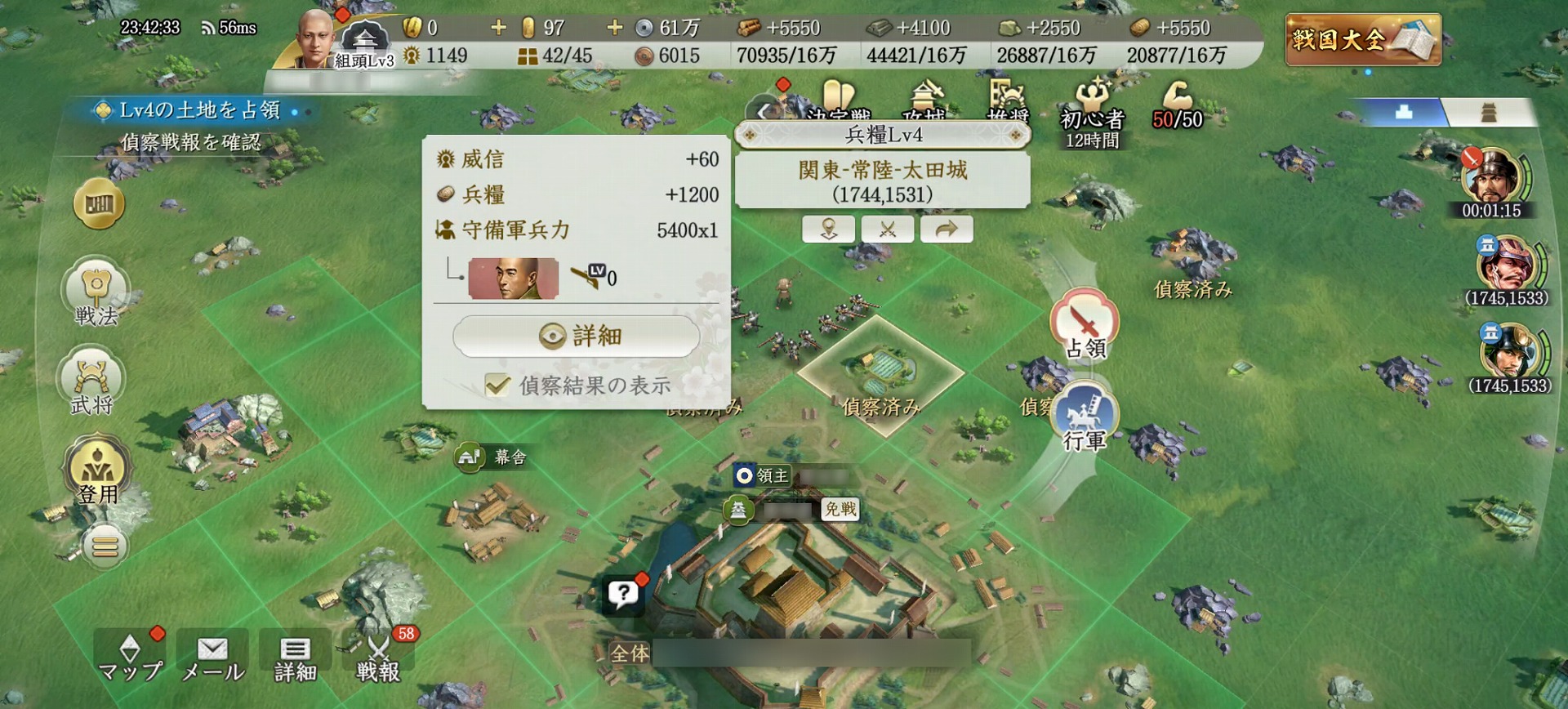Viewport: 1568px width, 709px height.
Task: Click the question mark help bubble
Action: click(623, 594)
